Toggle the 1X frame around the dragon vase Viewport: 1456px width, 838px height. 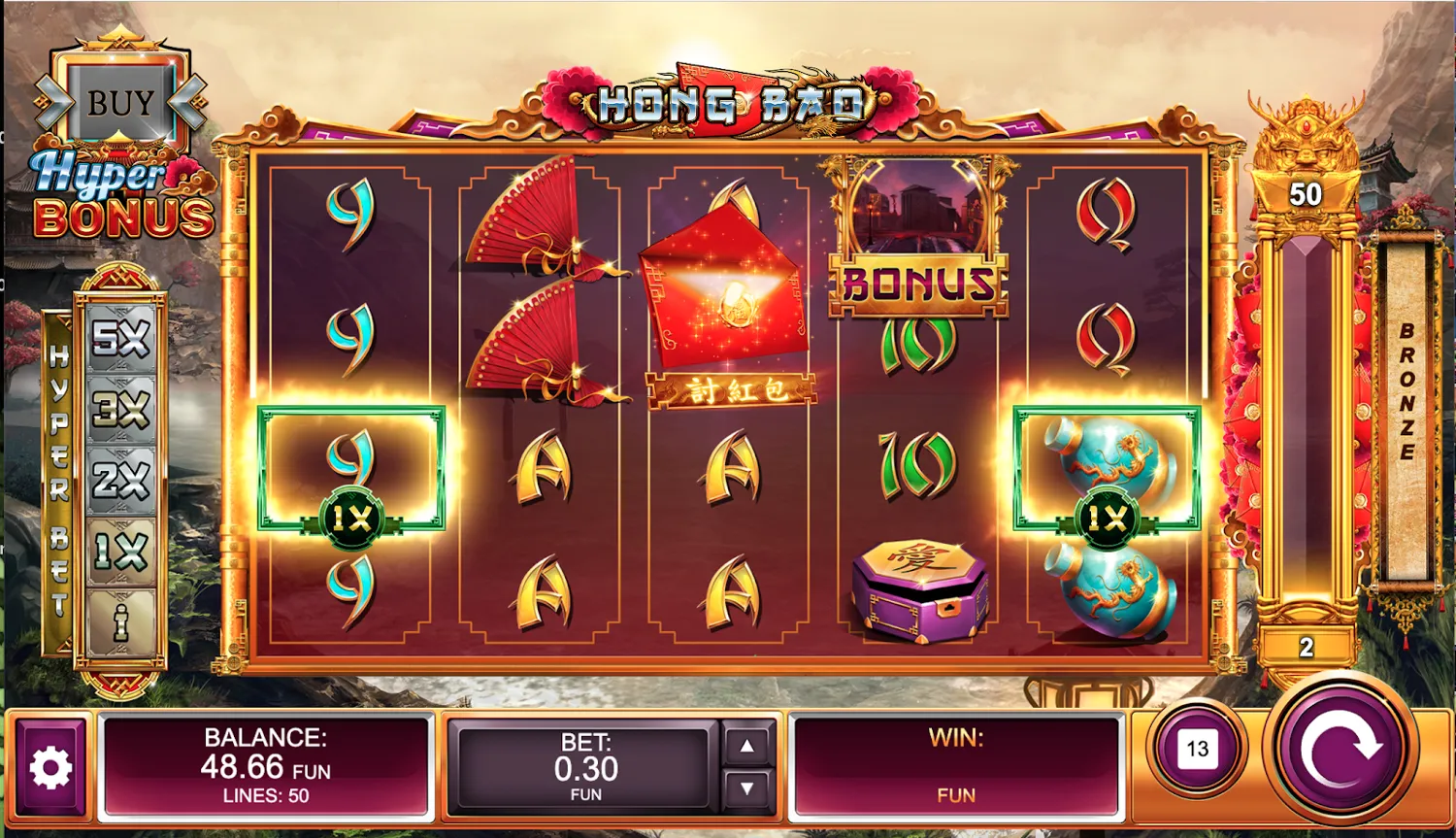tap(1107, 470)
